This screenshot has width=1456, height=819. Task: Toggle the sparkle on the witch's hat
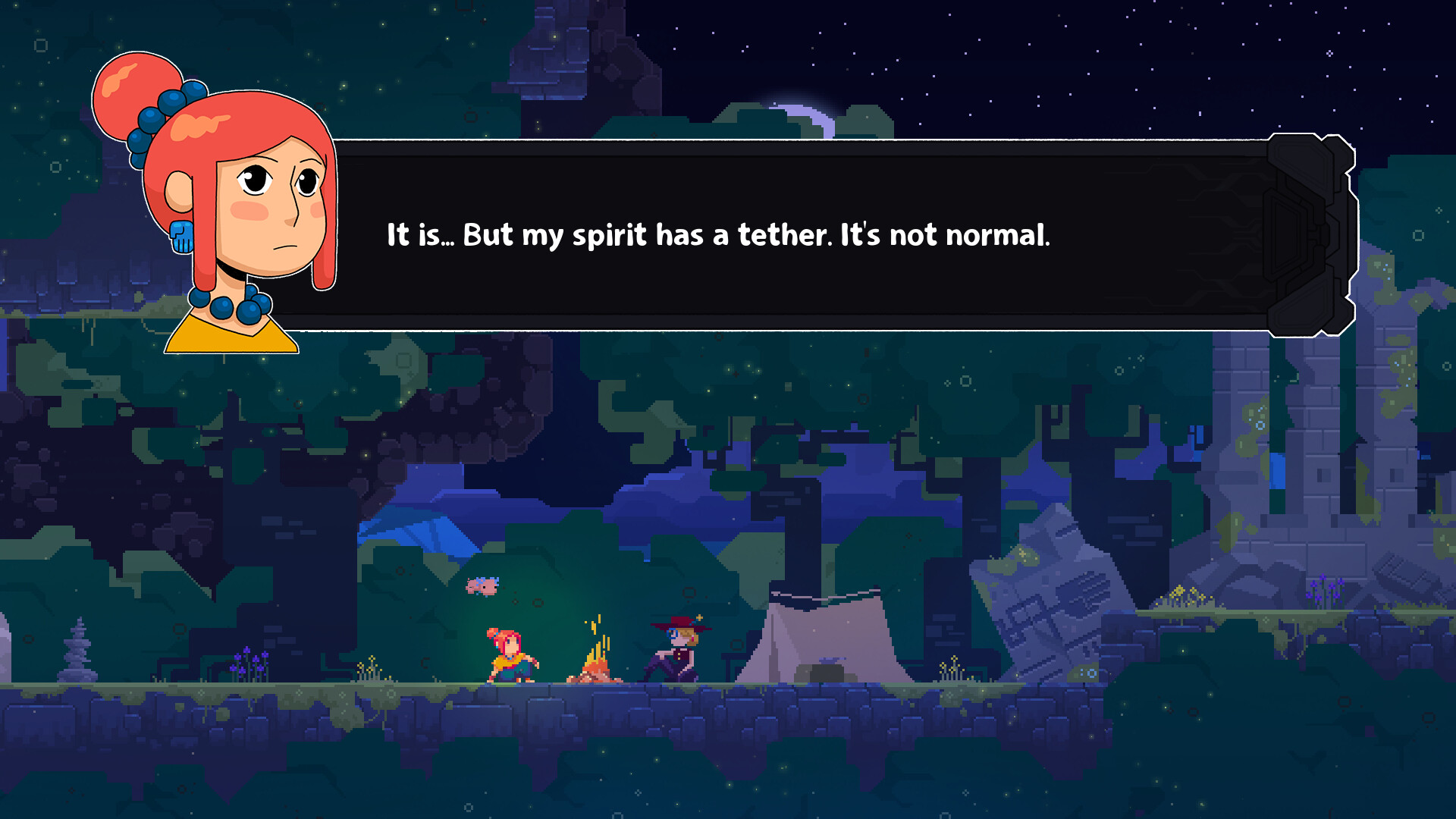[x=699, y=617]
